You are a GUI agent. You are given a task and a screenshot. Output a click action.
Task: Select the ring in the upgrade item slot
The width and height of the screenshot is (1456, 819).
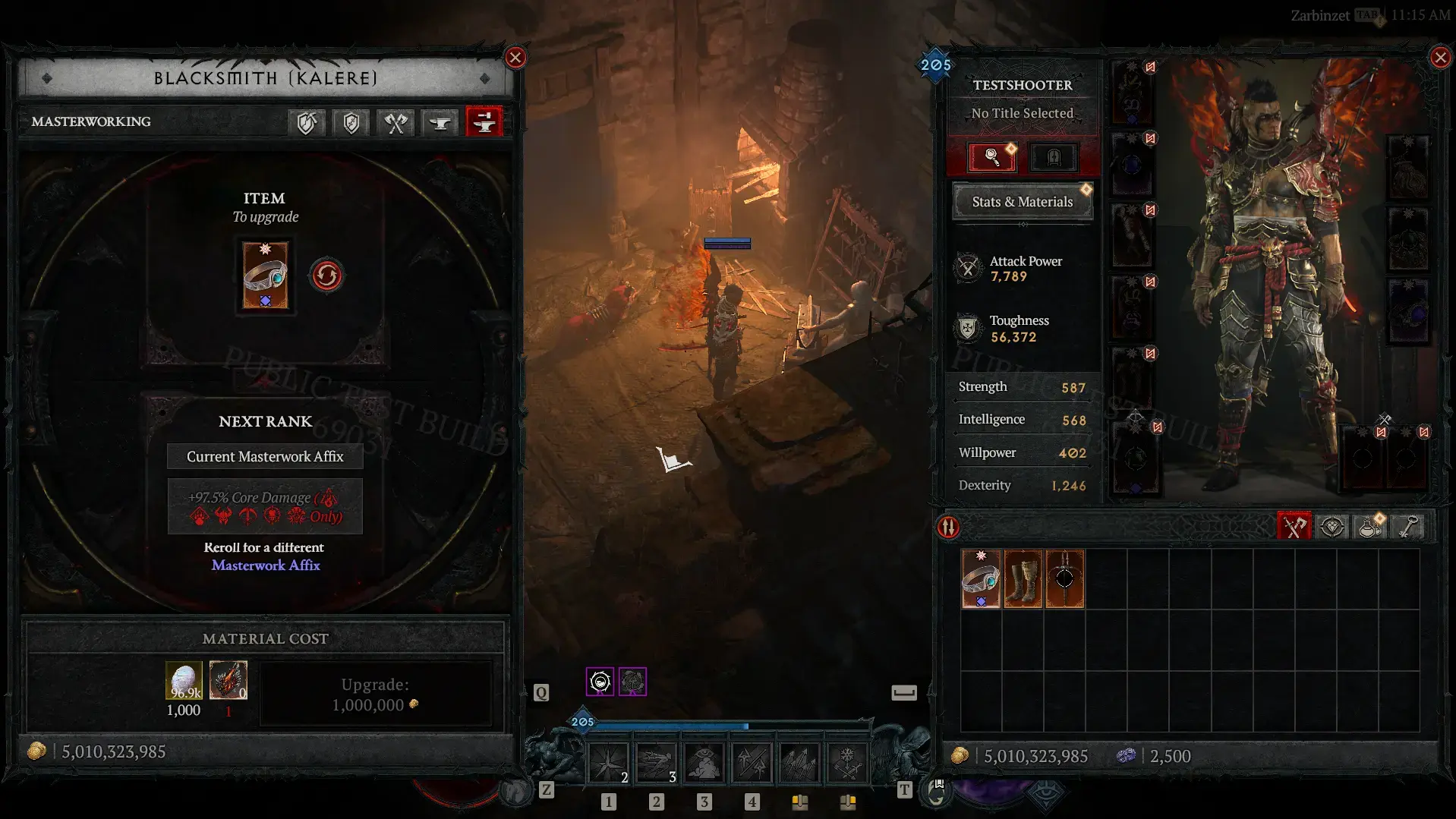[265, 276]
